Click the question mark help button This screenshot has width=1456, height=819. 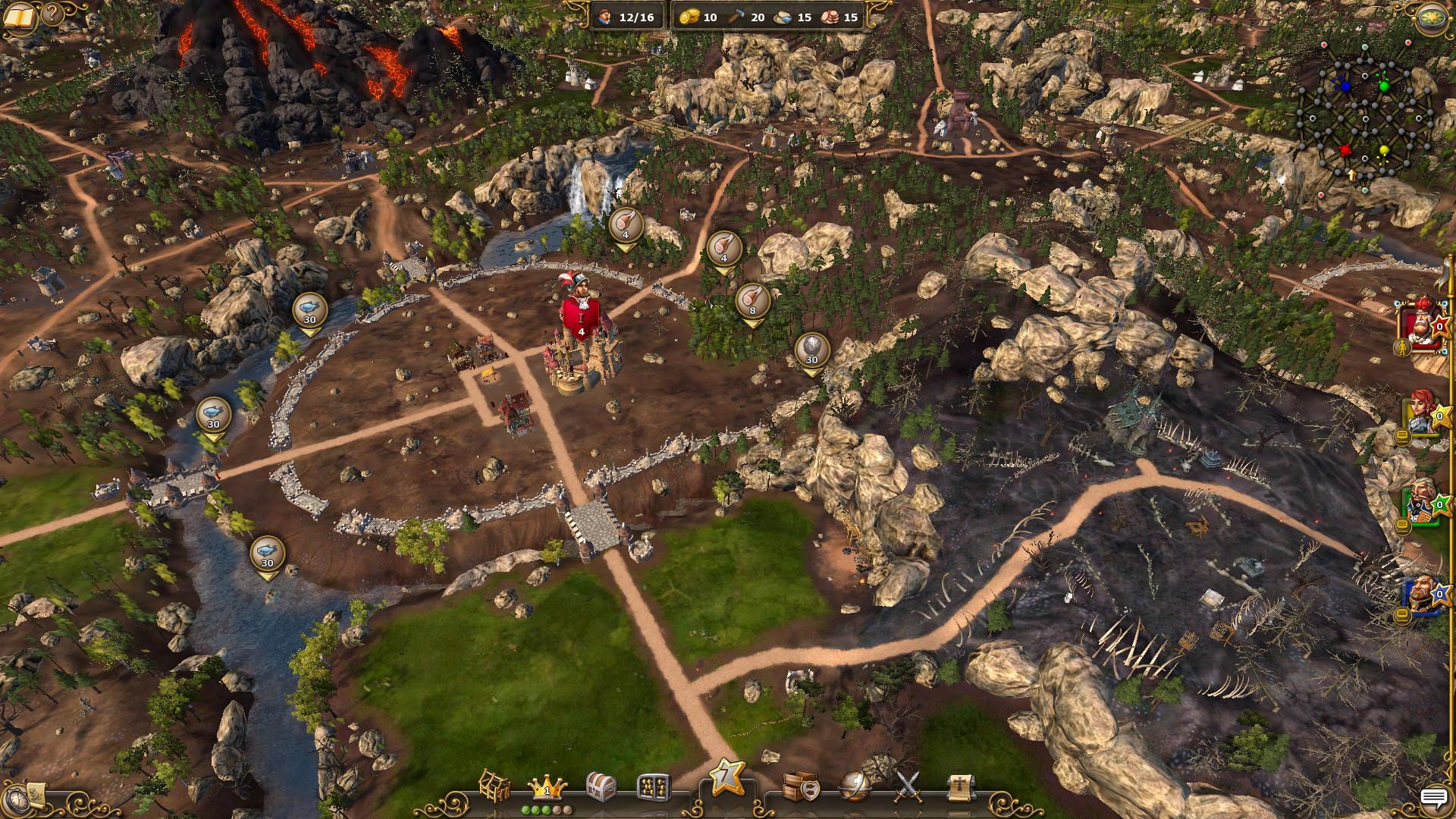point(52,14)
